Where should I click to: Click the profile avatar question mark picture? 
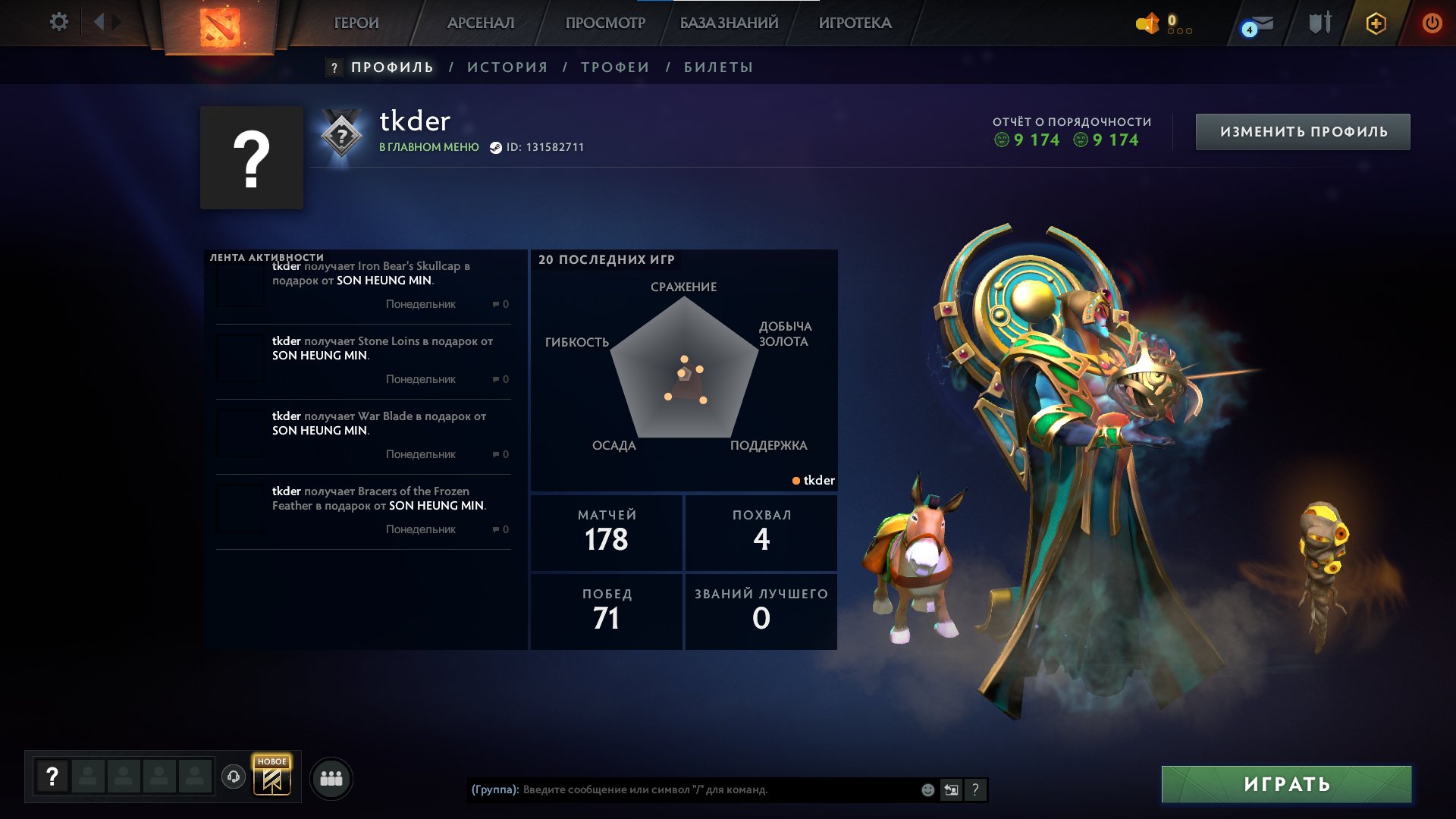pos(252,158)
